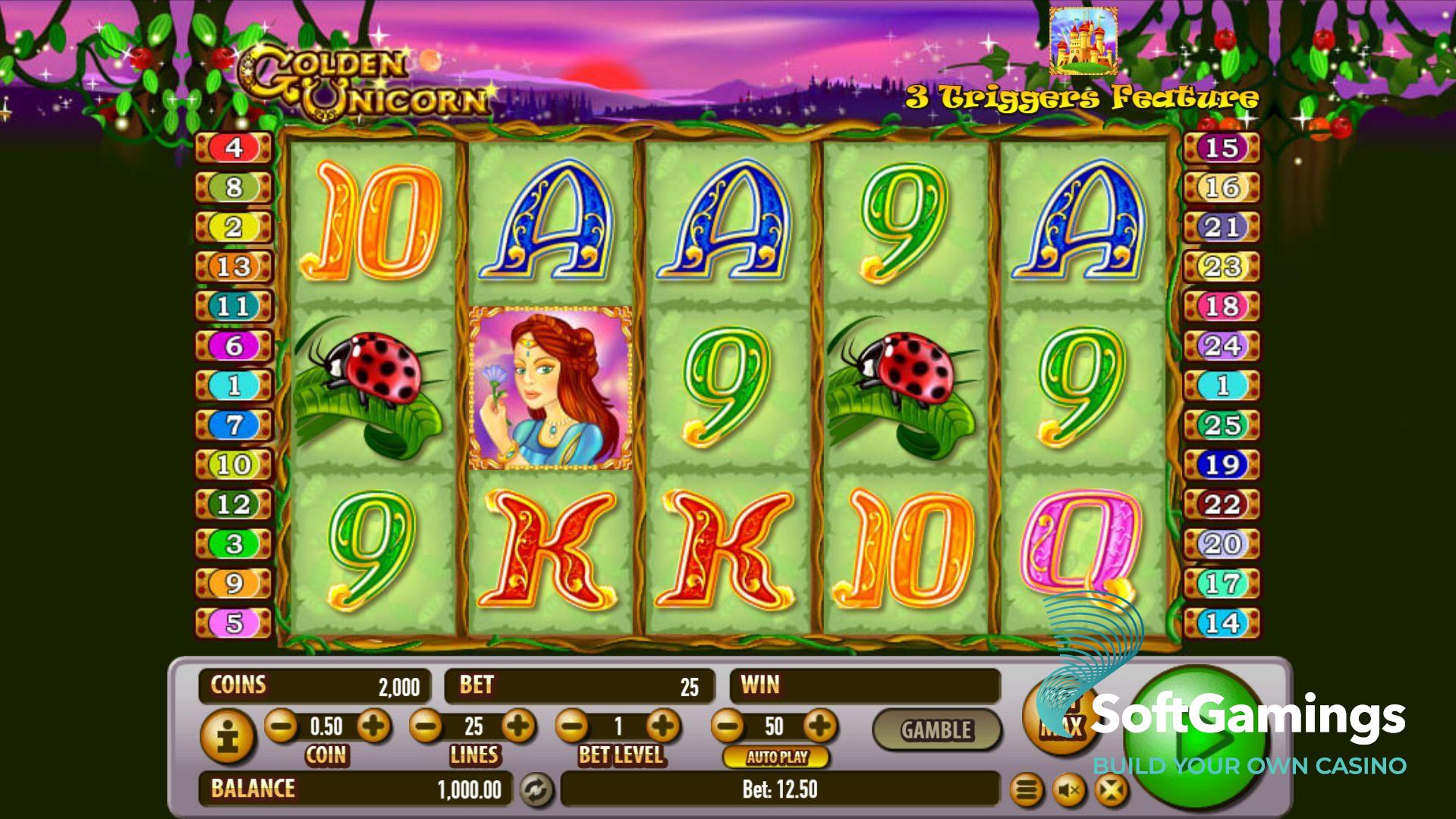Highlight payline 14 marker
This screenshot has height=819, width=1456.
1222,623
